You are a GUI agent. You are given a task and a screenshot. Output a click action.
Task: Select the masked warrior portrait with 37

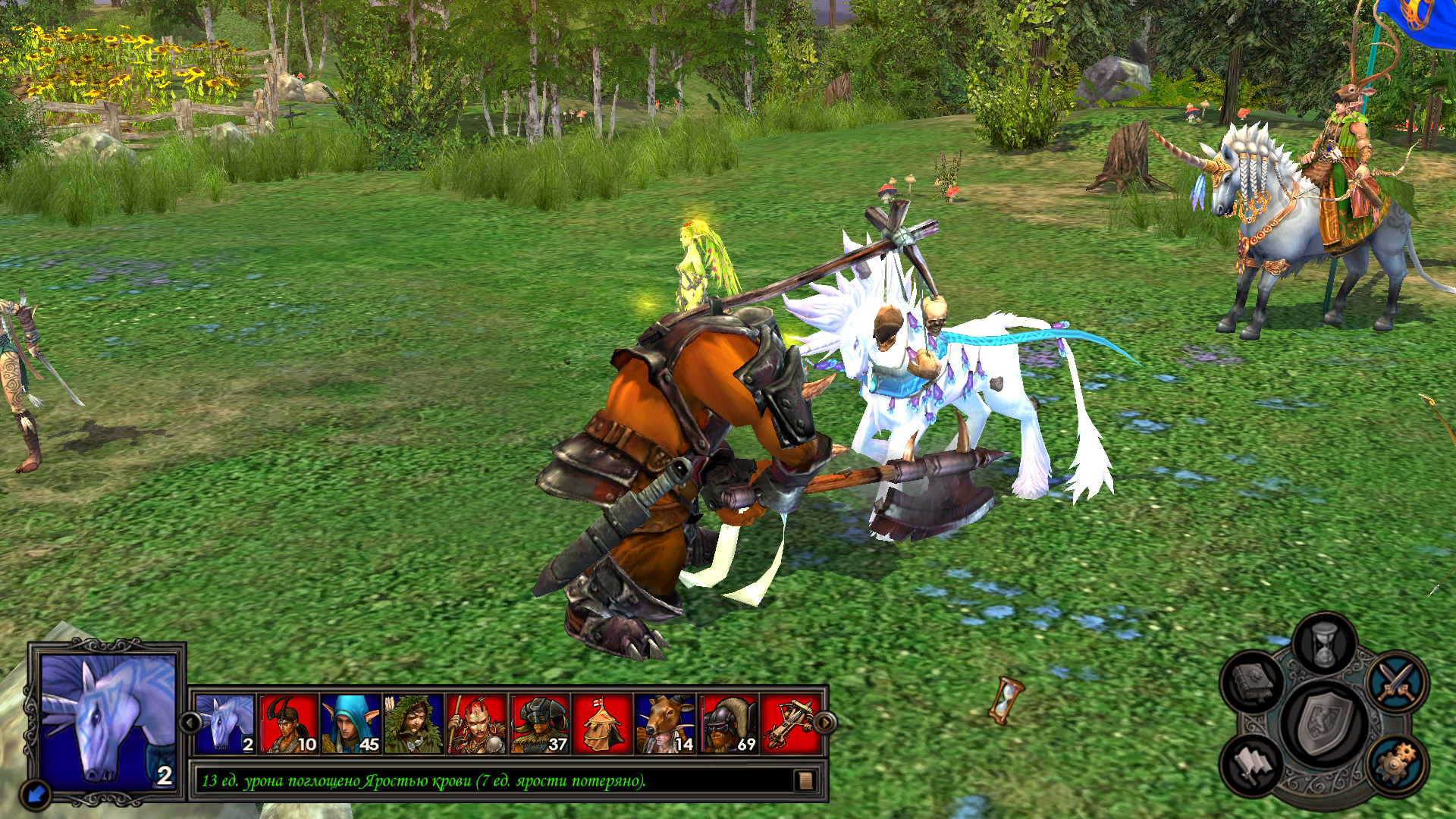(539, 724)
